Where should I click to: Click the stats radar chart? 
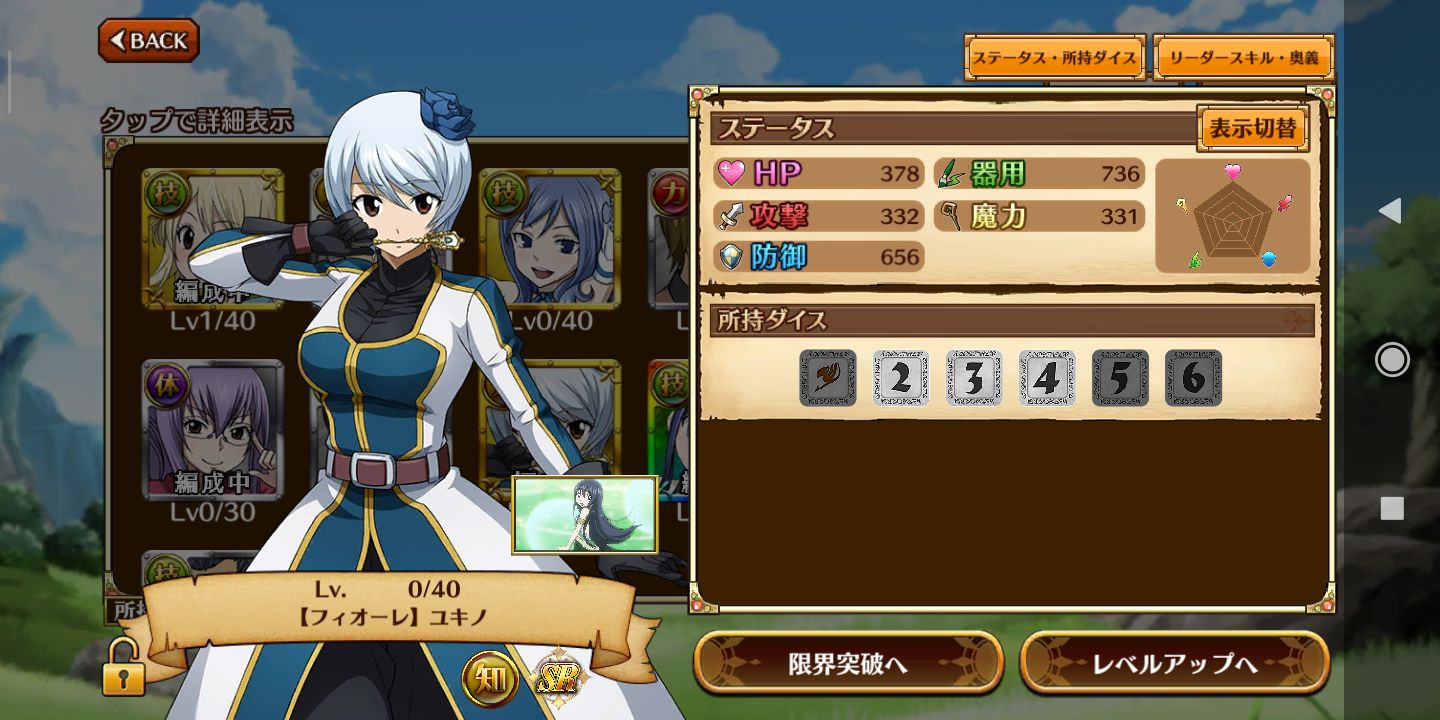1232,215
